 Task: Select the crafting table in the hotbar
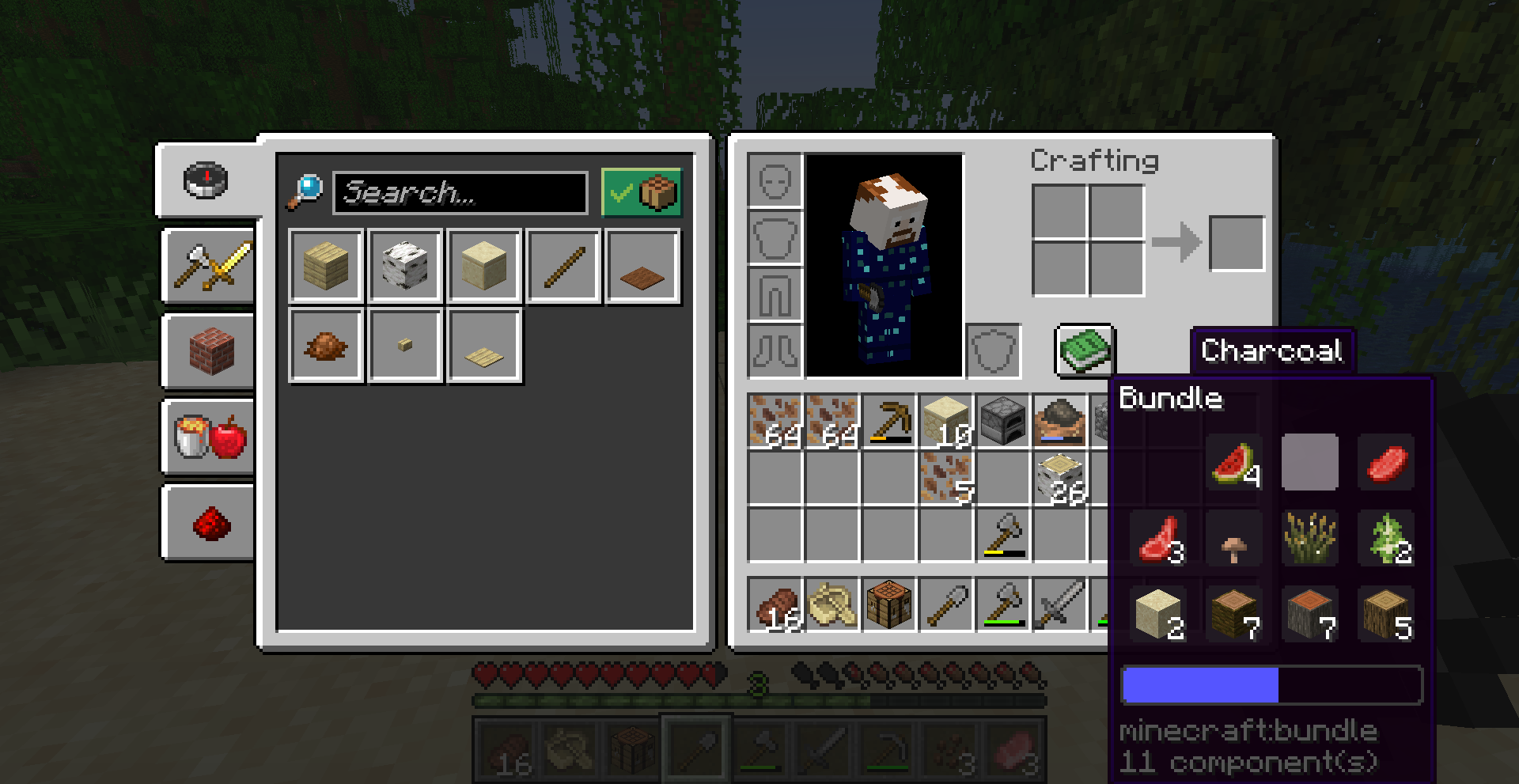[889, 604]
